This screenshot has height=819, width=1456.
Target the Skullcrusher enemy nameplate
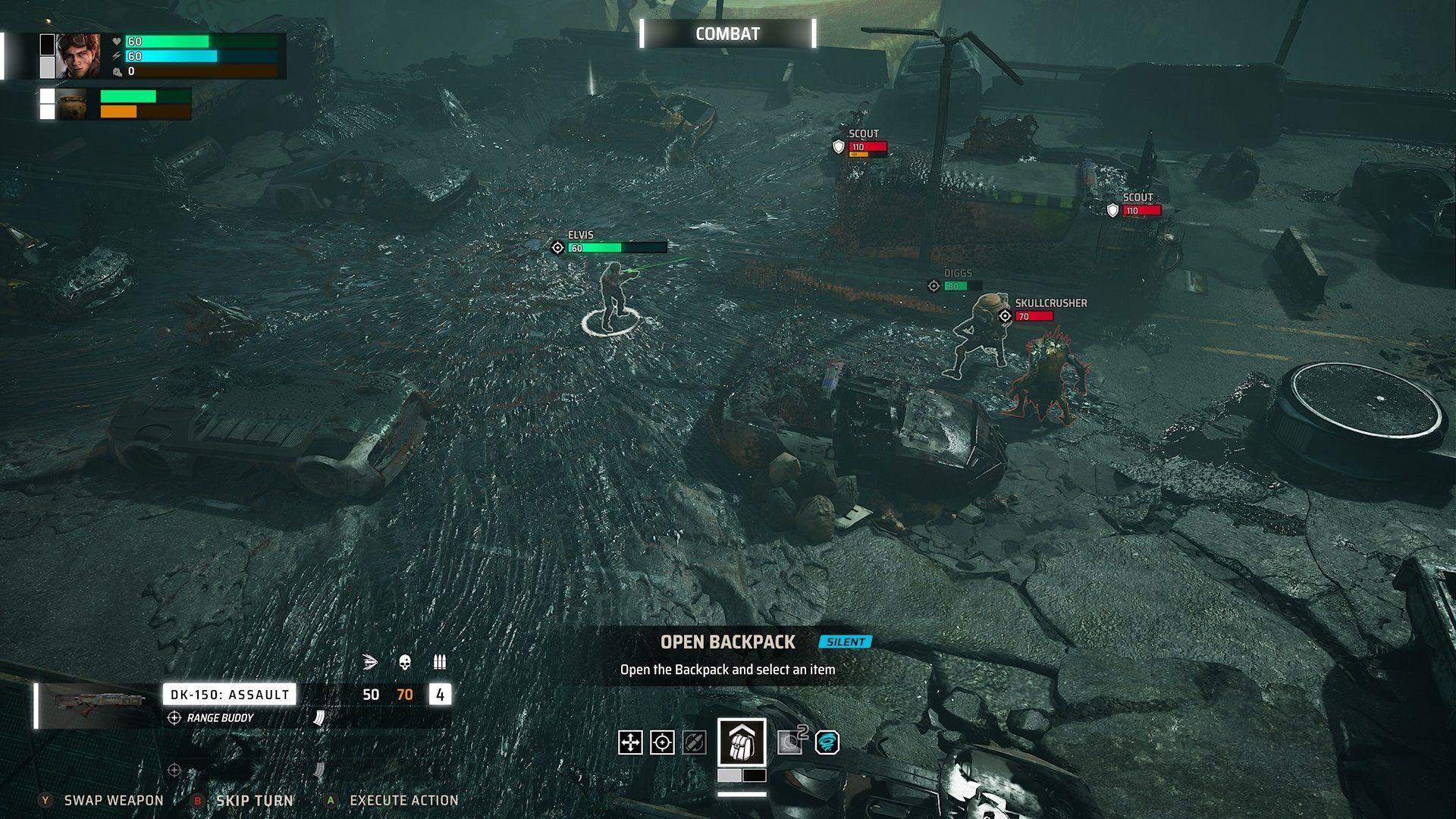pyautogui.click(x=1050, y=303)
